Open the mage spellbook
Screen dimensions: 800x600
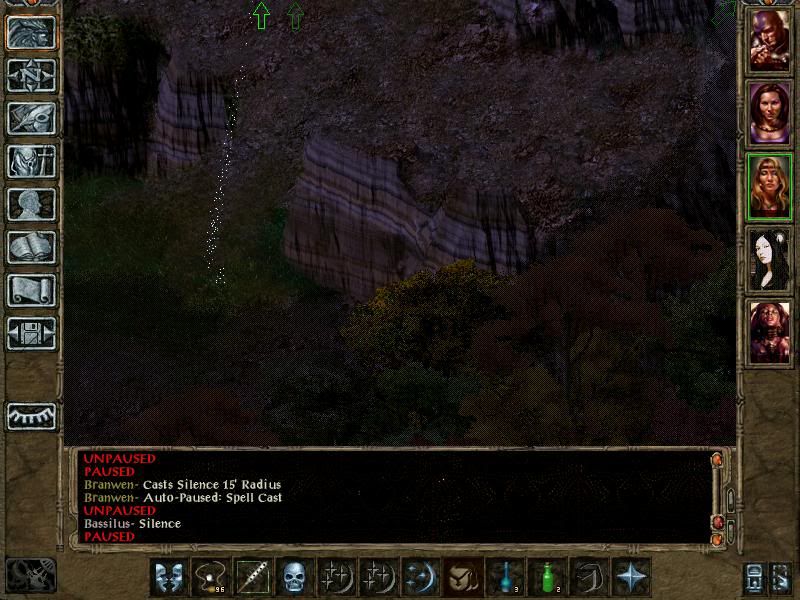31,247
